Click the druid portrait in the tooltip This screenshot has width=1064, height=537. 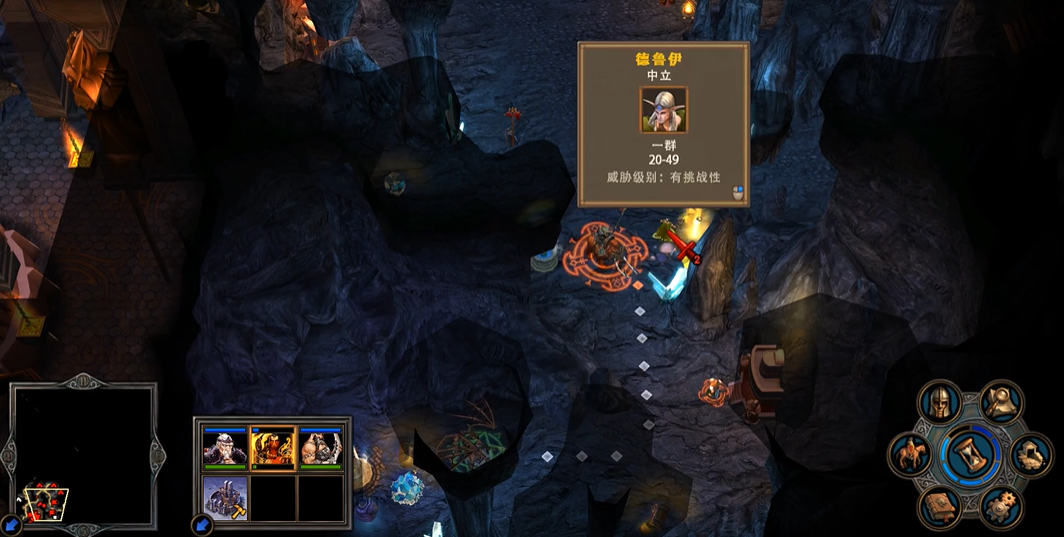(x=663, y=111)
